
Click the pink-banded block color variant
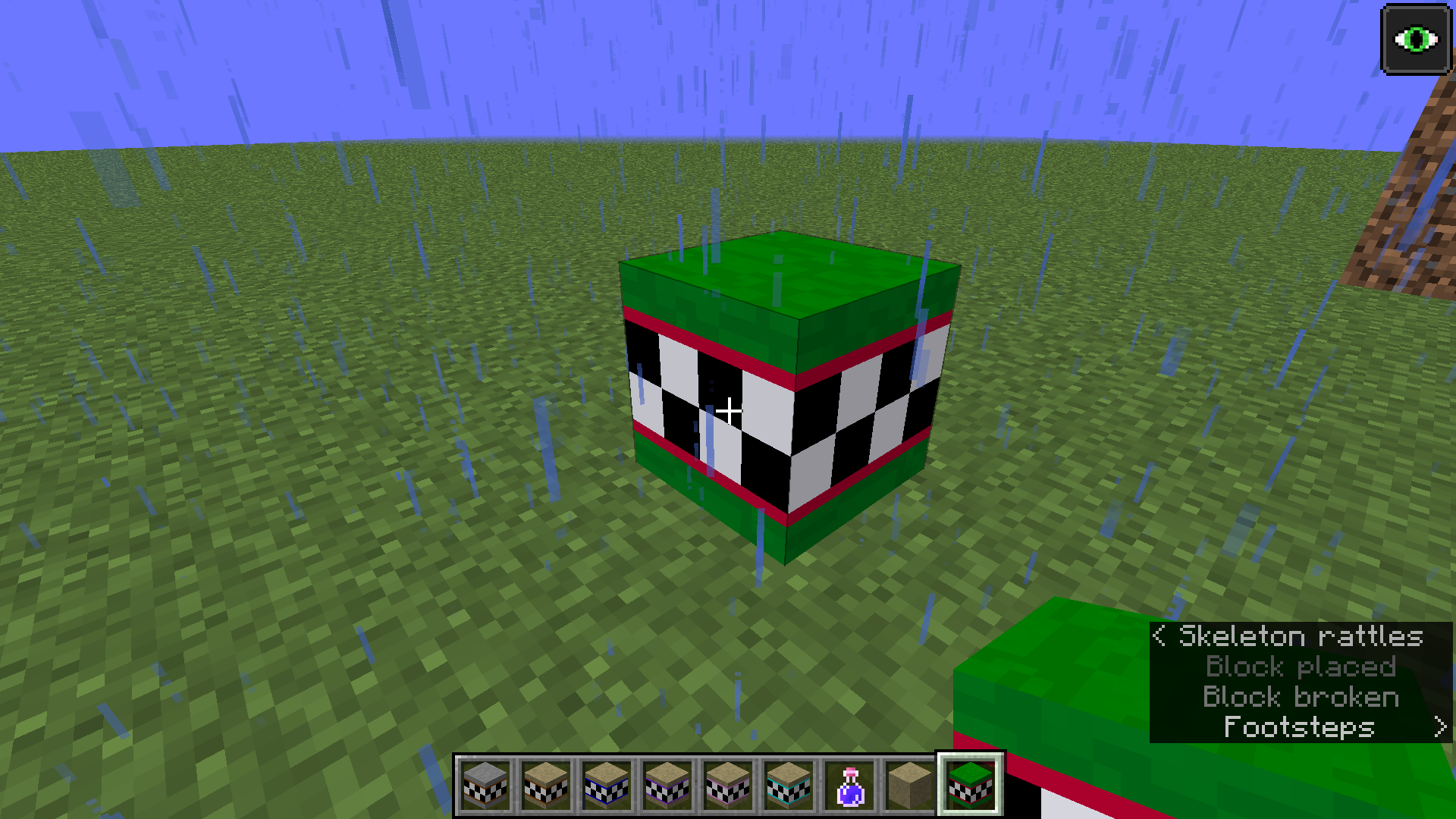click(726, 785)
